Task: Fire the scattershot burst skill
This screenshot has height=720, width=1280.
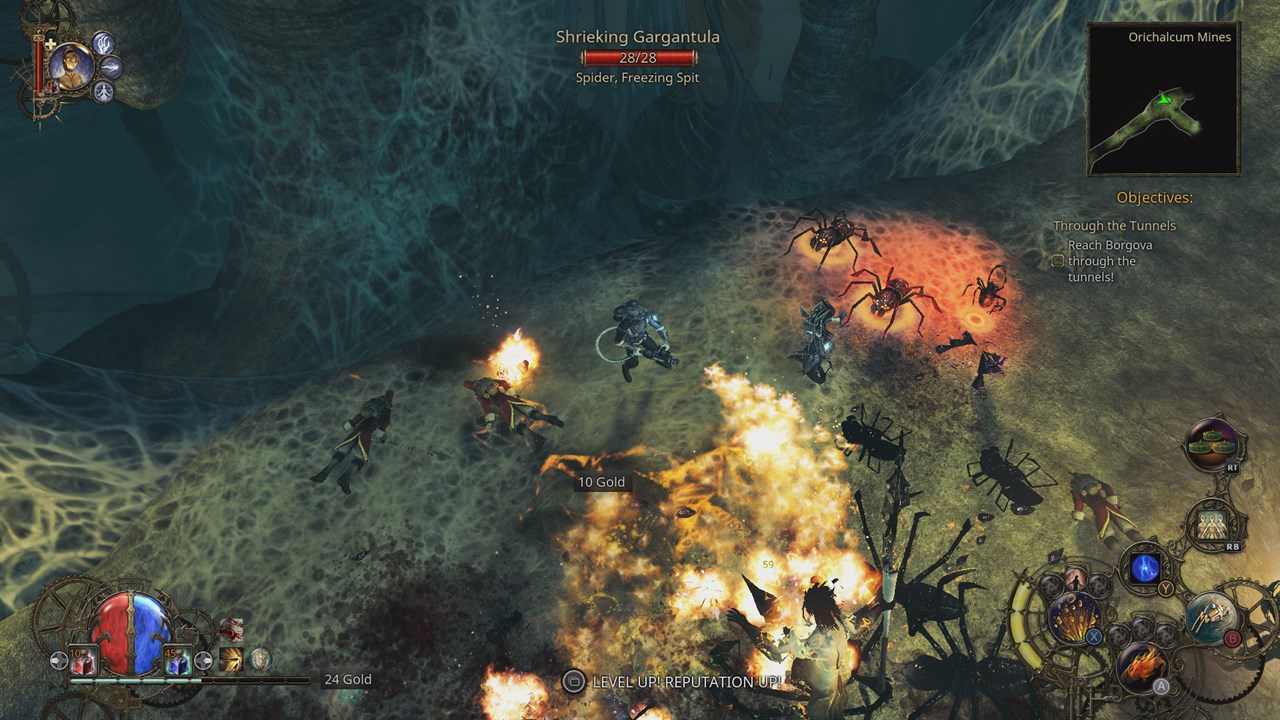Action: point(1075,616)
